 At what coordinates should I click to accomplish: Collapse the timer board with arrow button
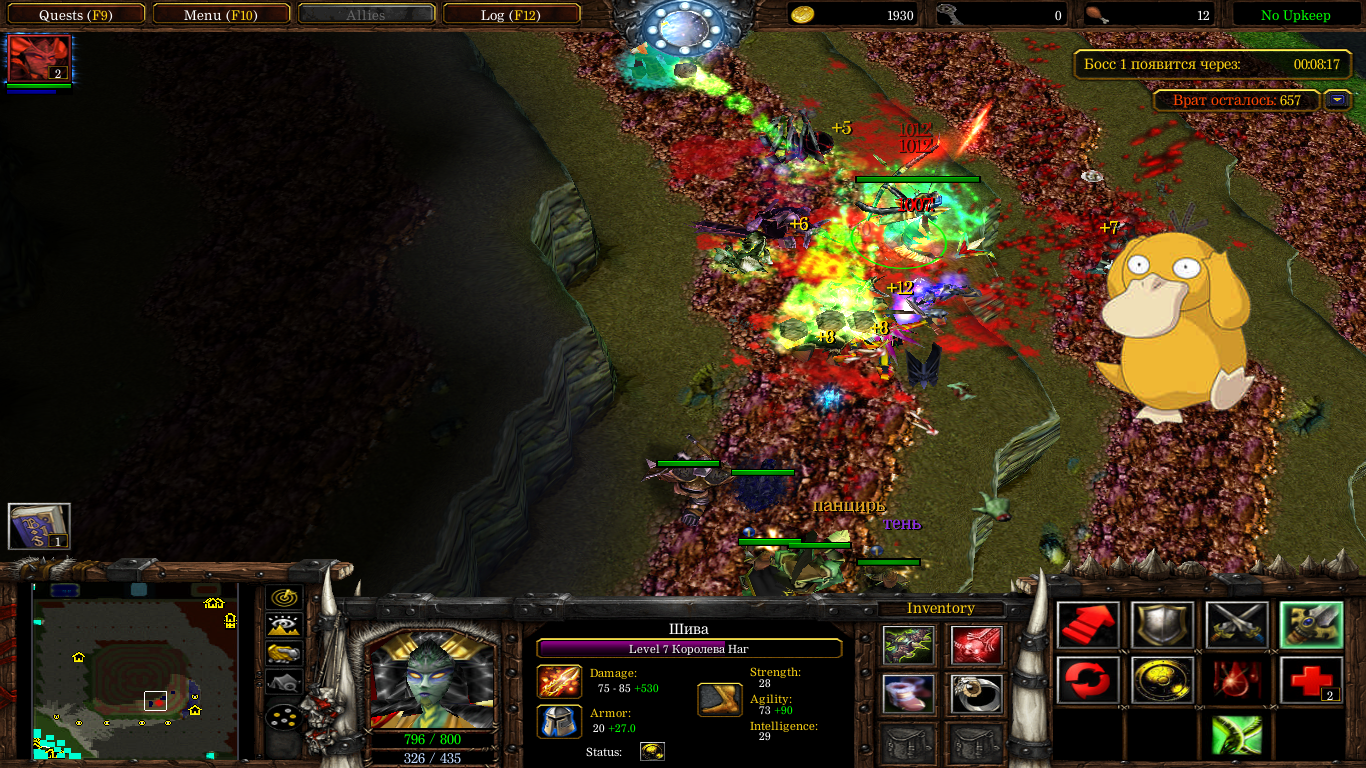pos(1337,100)
